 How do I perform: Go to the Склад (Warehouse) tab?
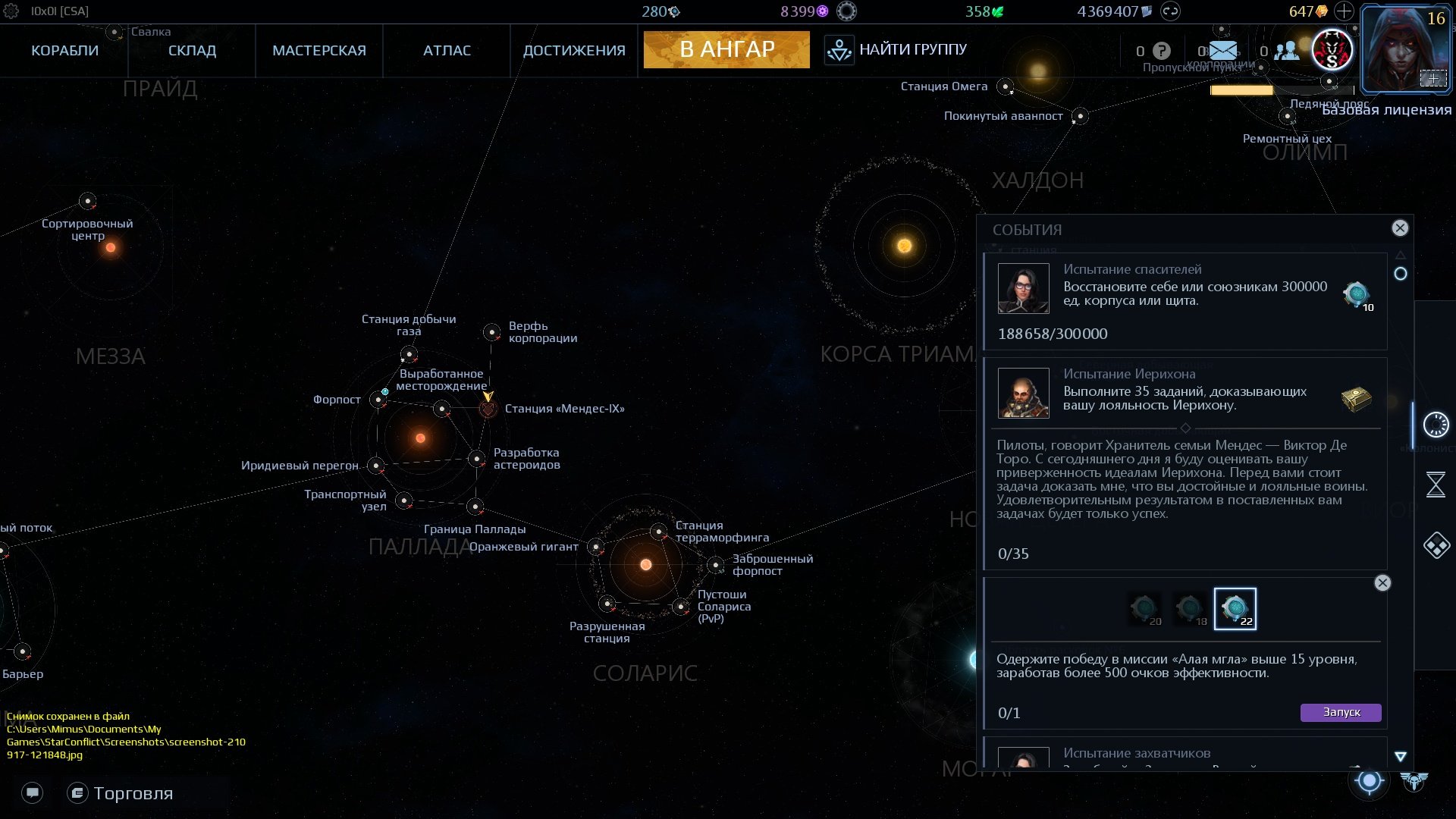(192, 51)
